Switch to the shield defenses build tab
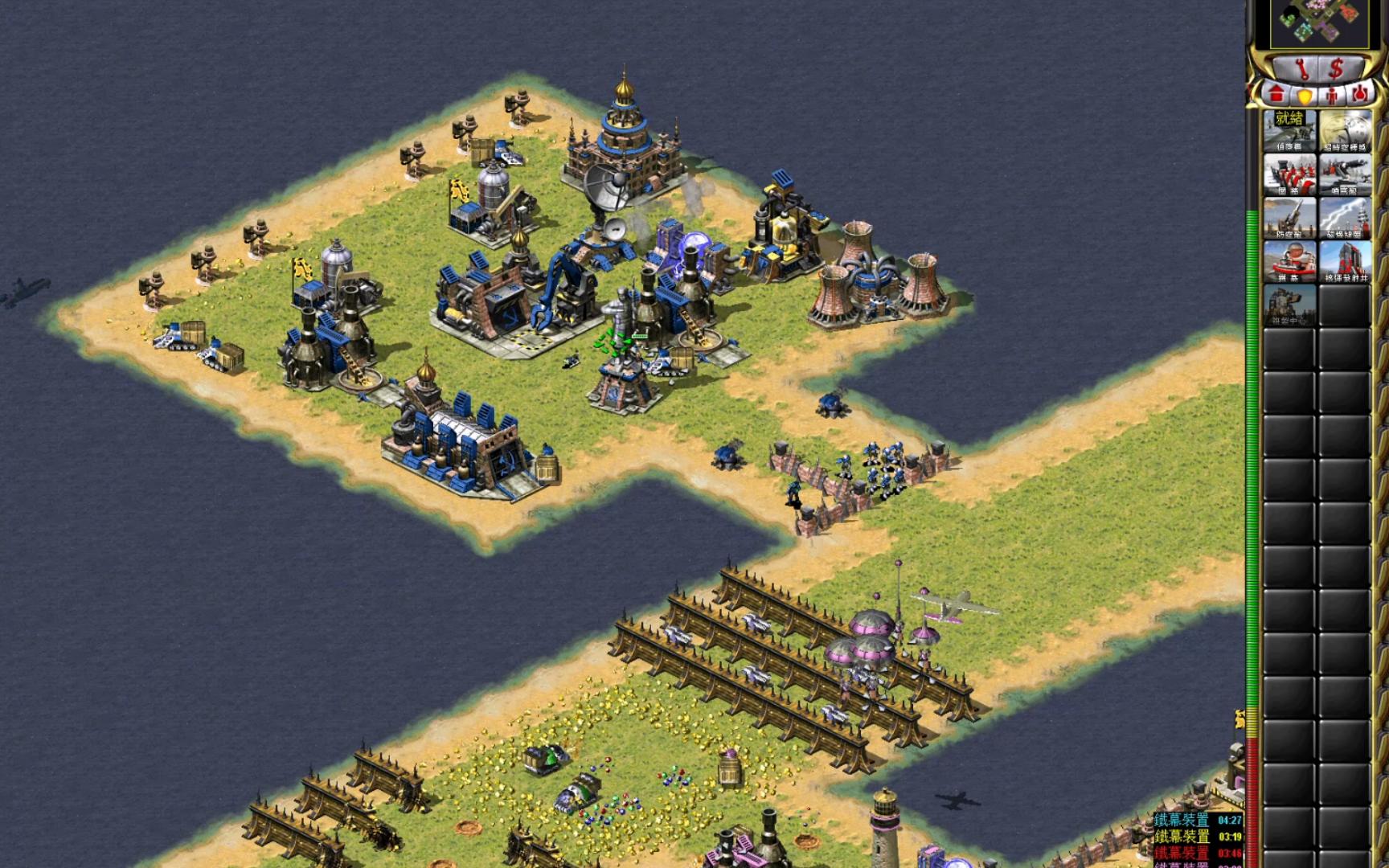 pos(1304,95)
